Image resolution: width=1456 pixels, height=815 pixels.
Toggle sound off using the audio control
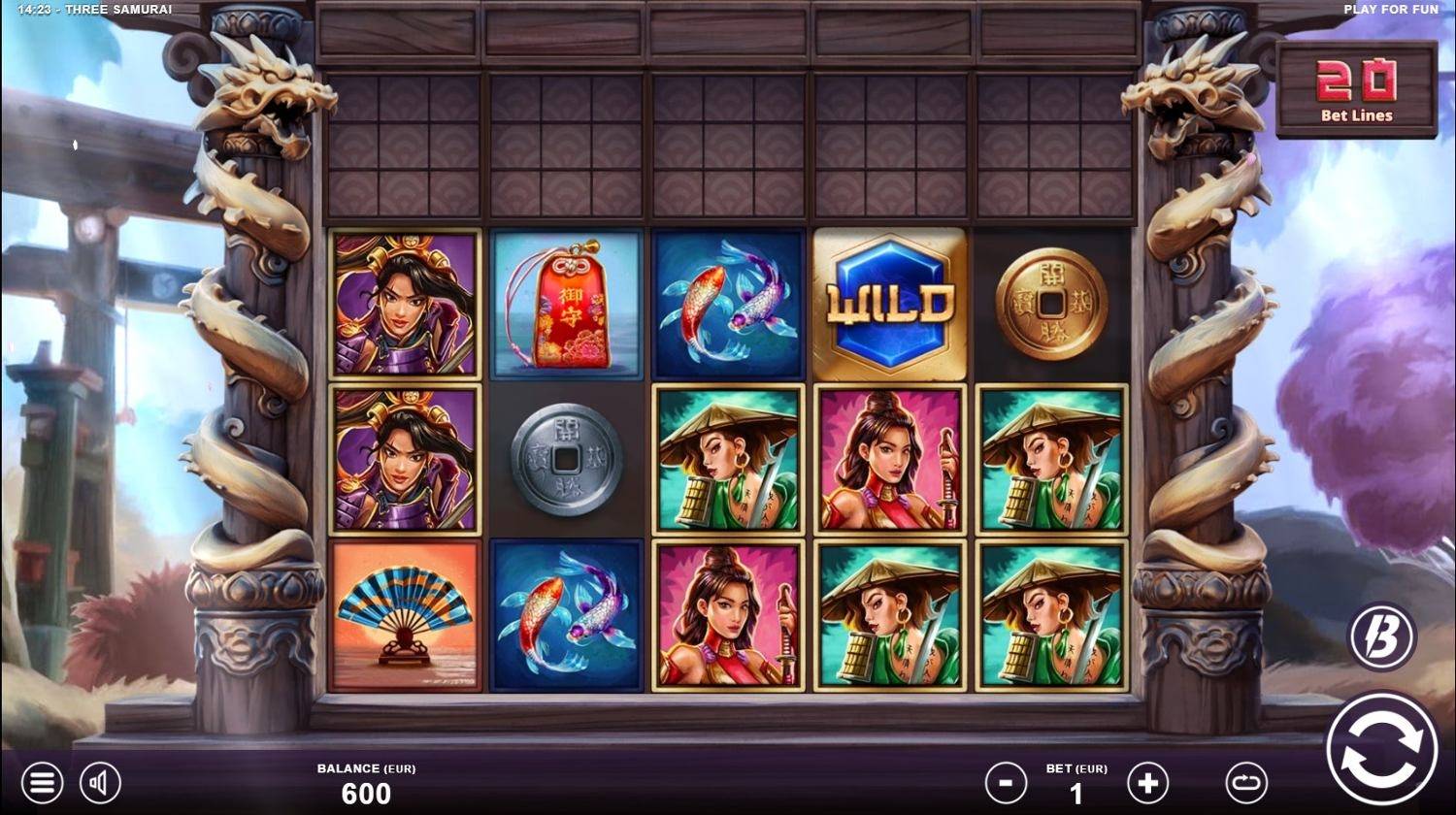[101, 781]
